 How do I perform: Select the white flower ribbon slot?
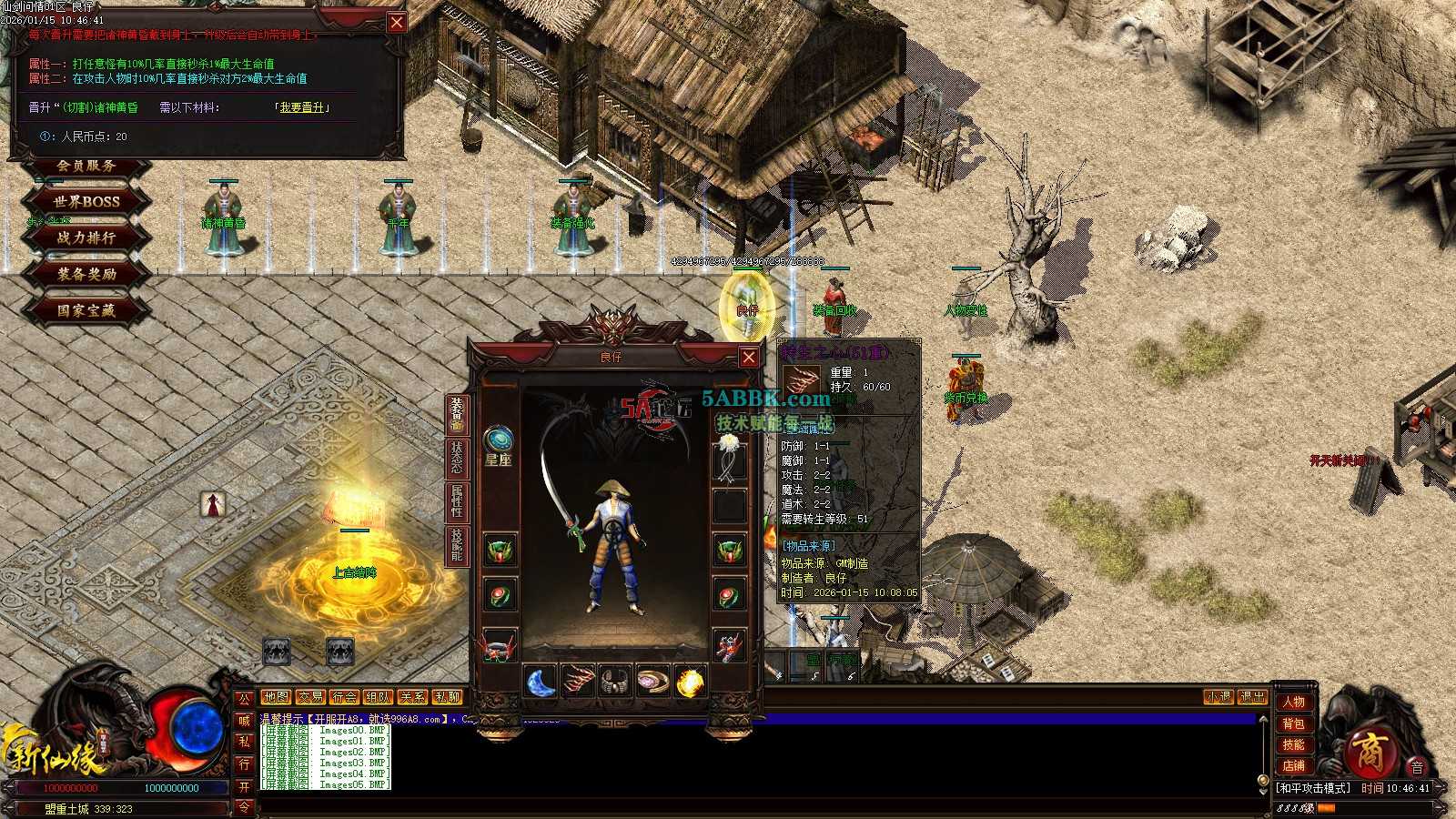[x=728, y=458]
